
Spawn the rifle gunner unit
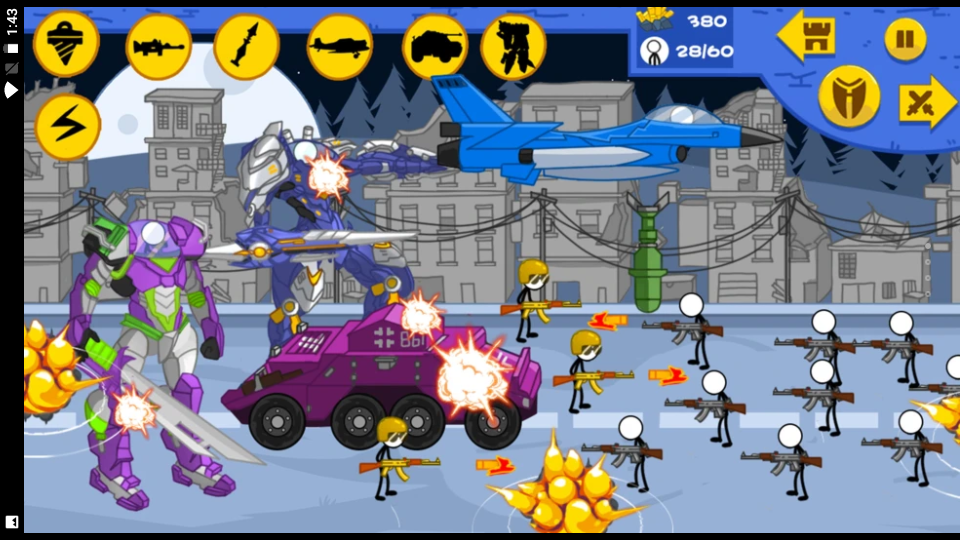tap(158, 46)
